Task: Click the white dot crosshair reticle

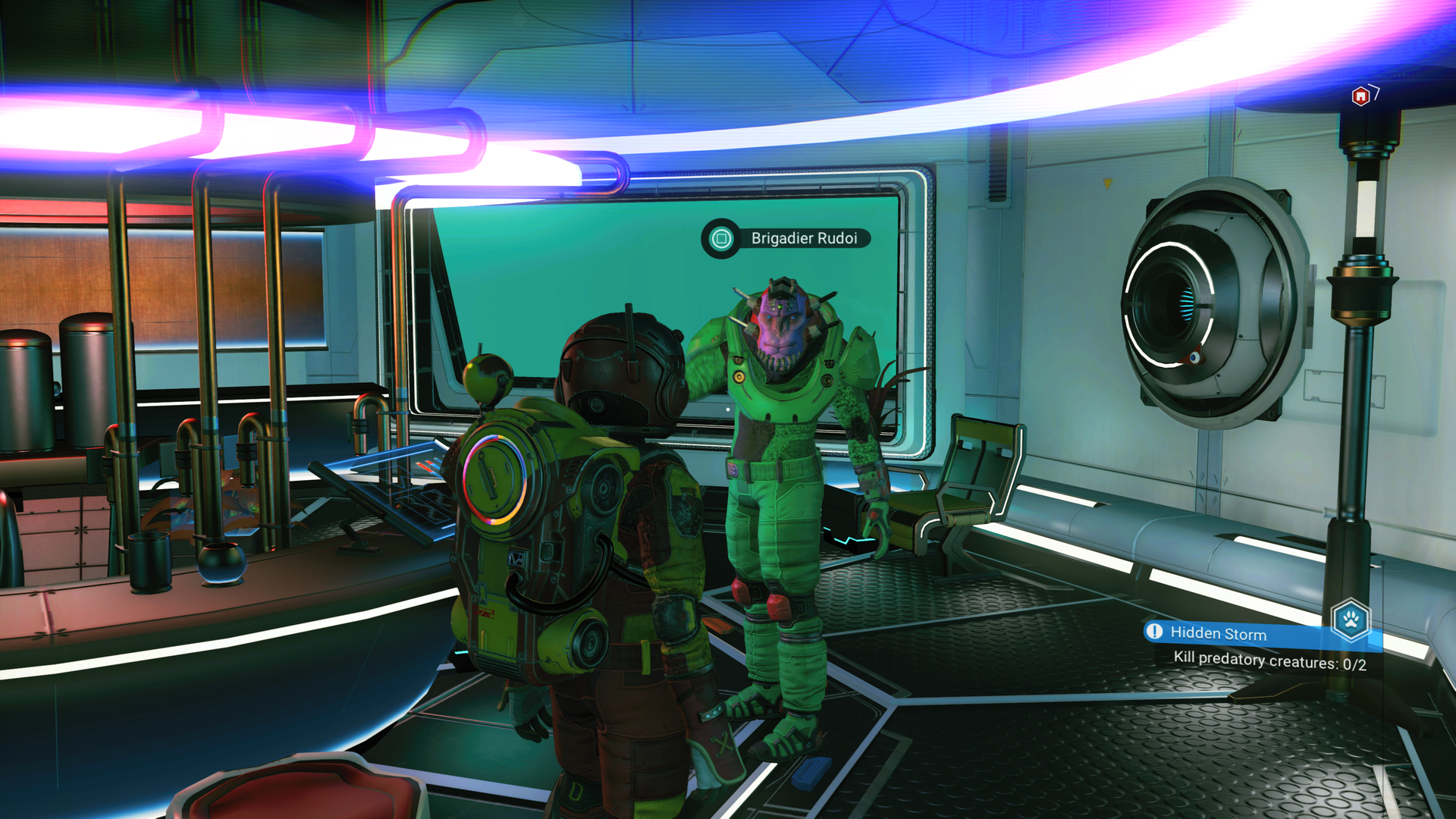Action: pyautogui.click(x=726, y=408)
